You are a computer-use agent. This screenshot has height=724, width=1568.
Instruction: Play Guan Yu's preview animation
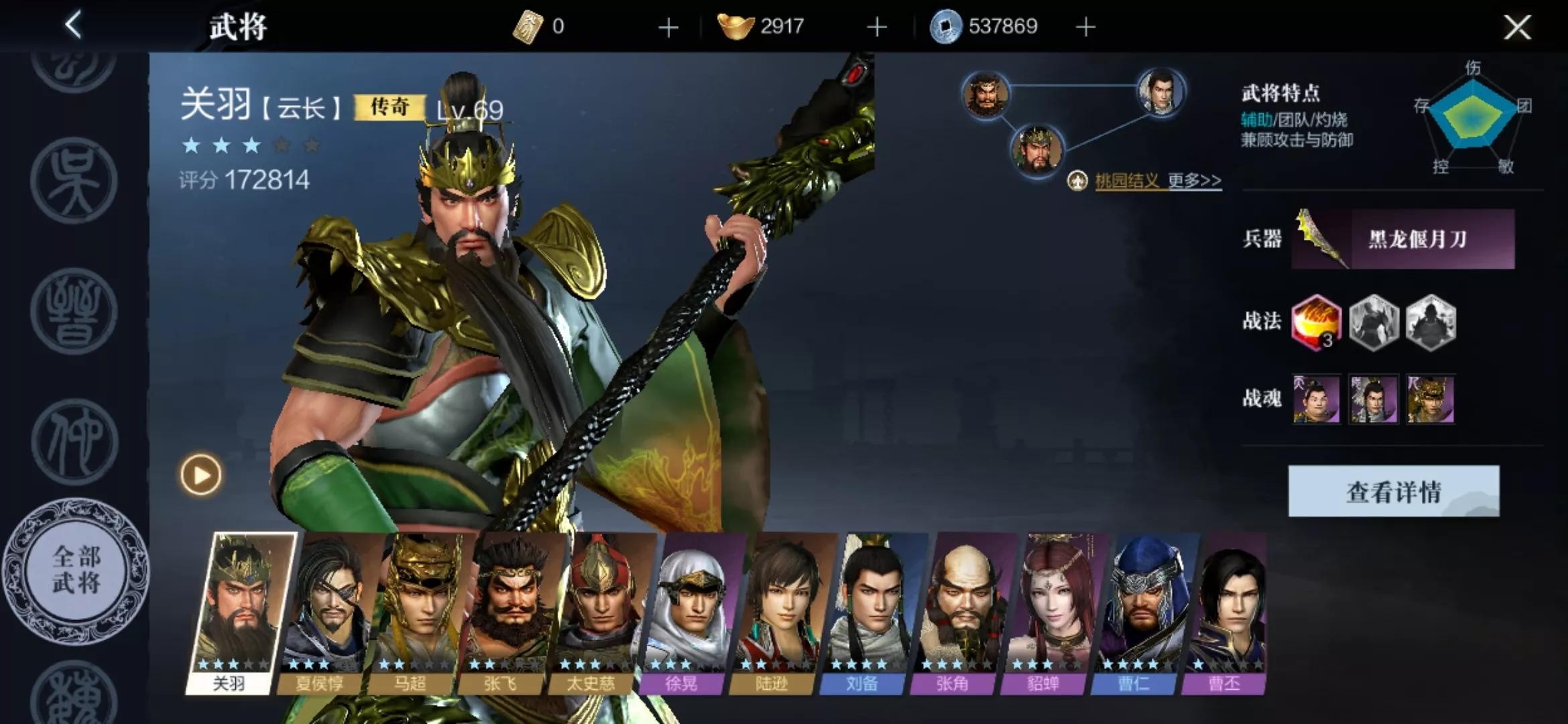click(200, 475)
